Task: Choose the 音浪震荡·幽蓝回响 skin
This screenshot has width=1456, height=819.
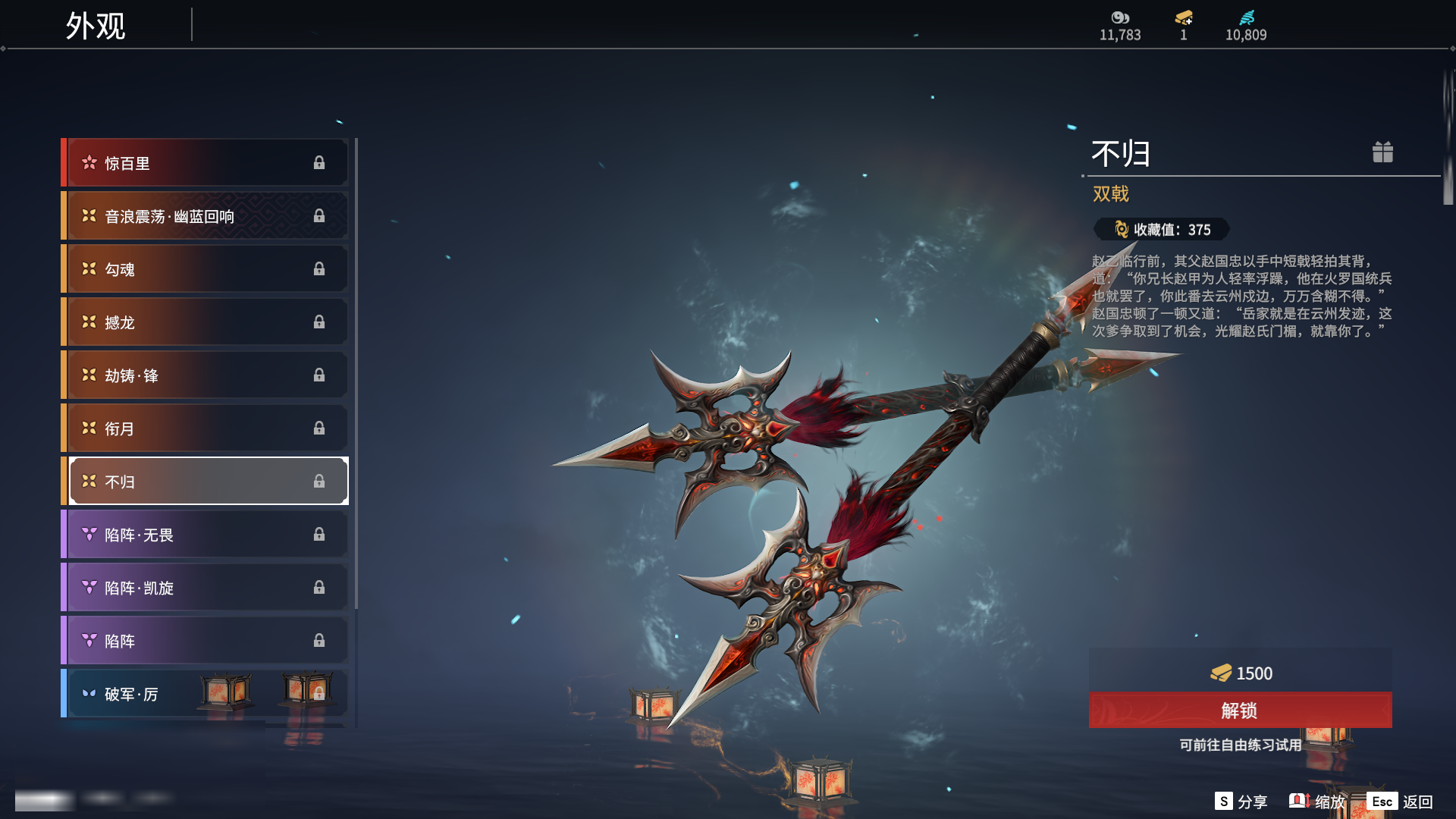Action: click(x=206, y=216)
